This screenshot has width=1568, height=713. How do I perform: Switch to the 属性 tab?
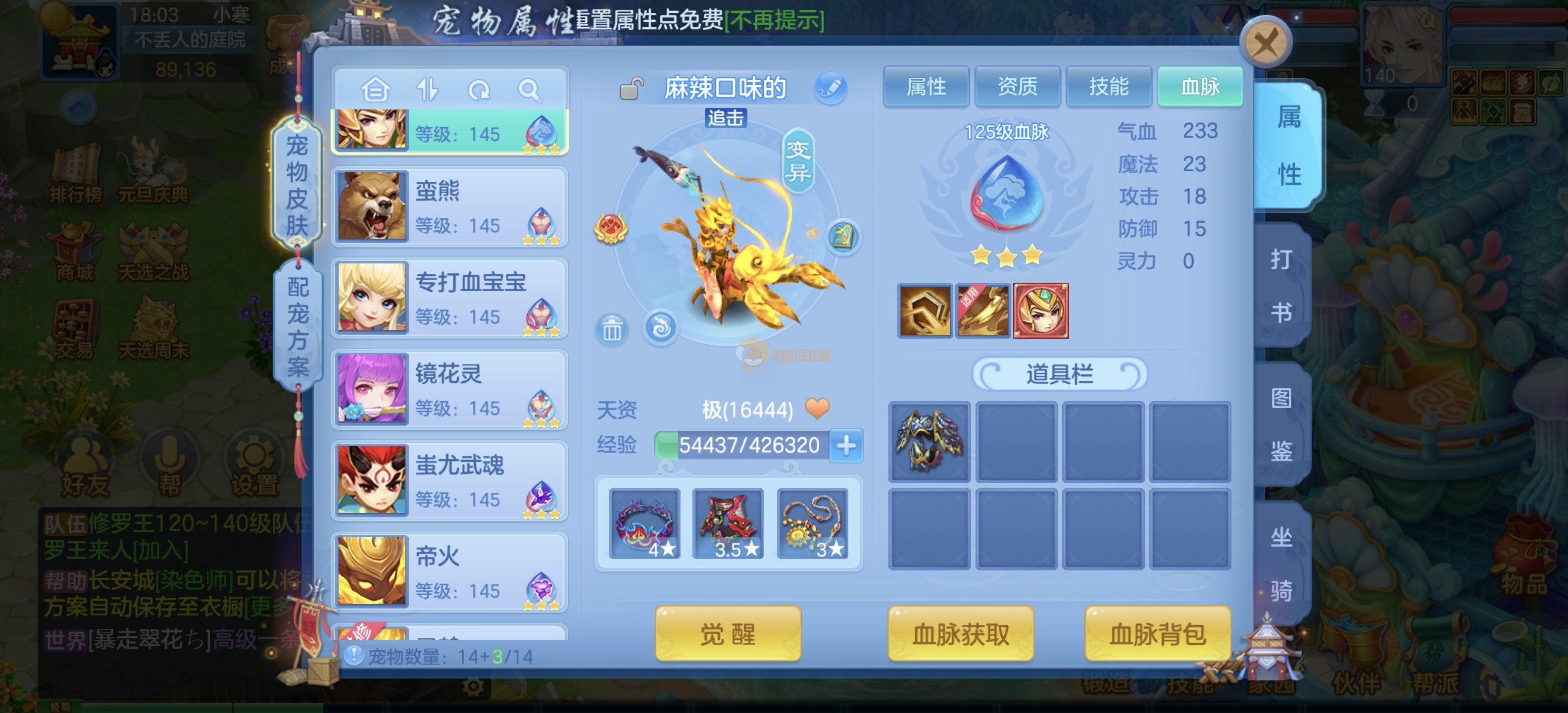925,87
